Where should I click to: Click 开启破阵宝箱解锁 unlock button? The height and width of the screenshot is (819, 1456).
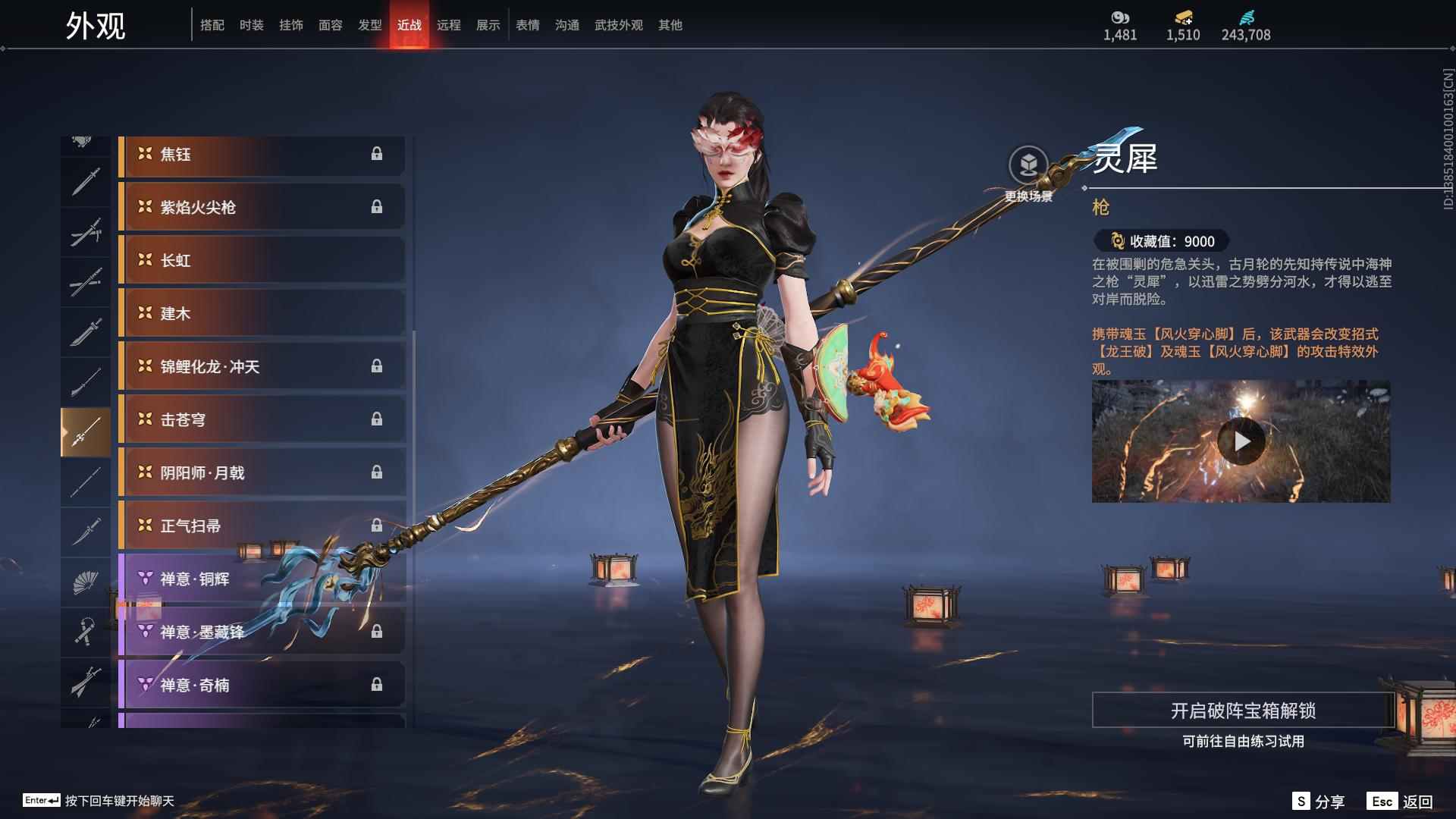point(1242,711)
